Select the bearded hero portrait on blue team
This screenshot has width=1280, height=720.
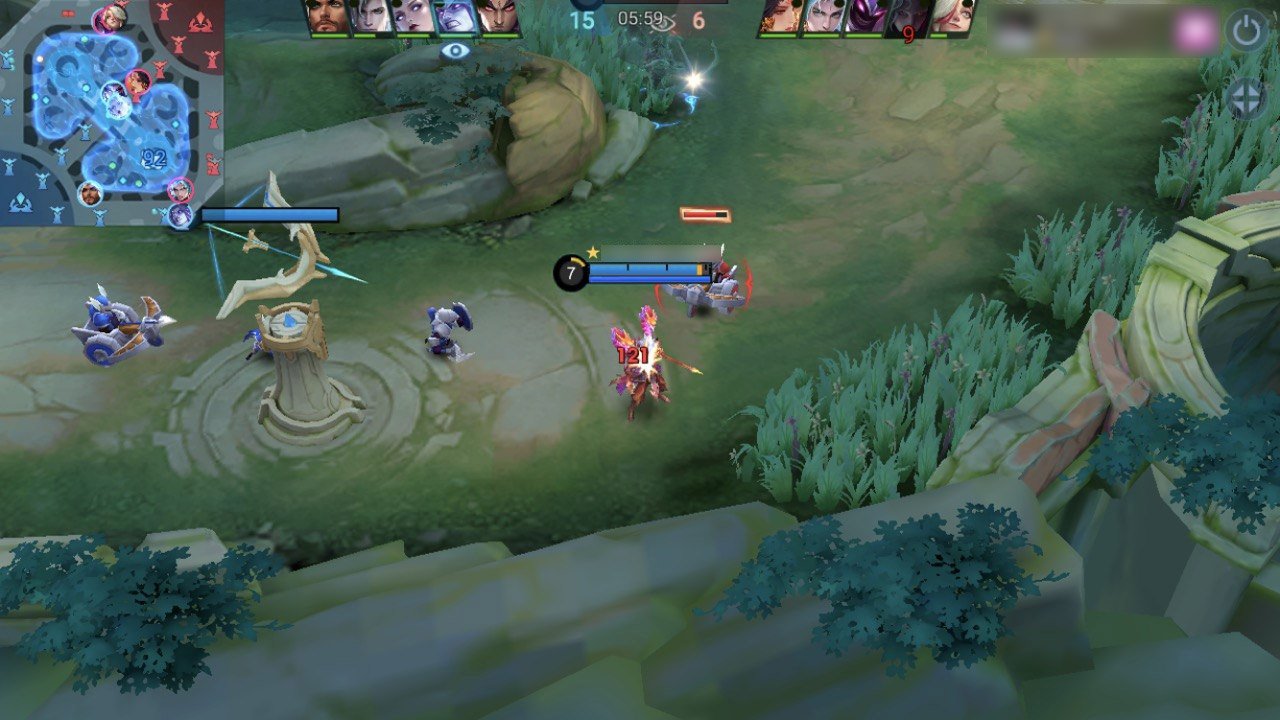[x=330, y=17]
